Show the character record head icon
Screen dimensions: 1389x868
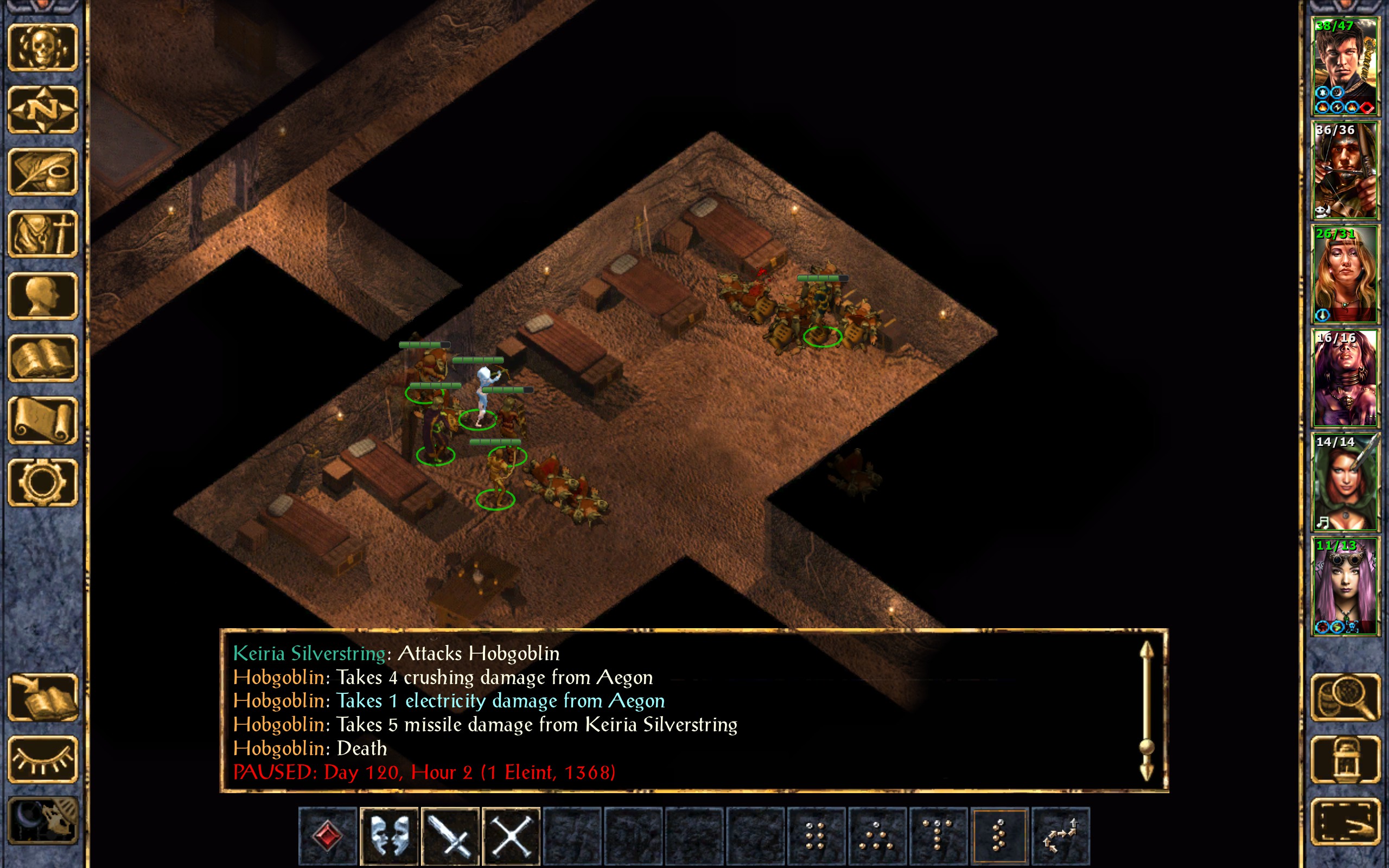click(42, 295)
